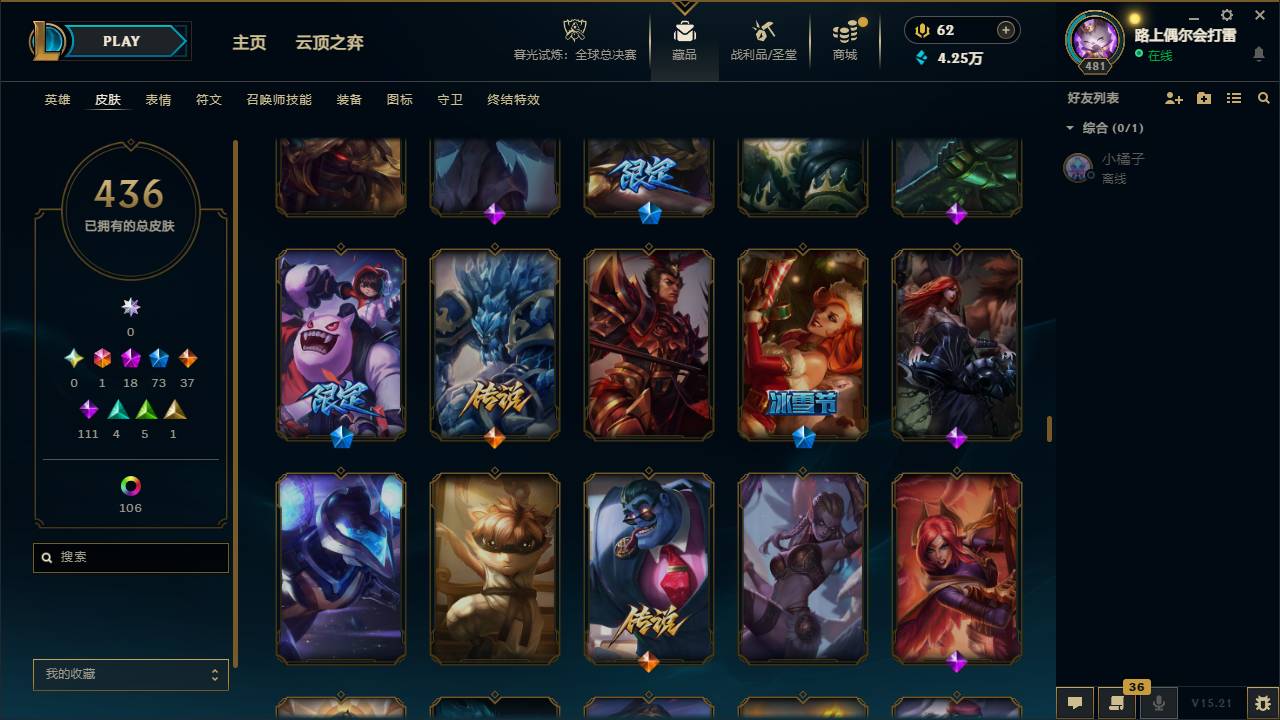Open the messages icon showing 36 badge
The image size is (1280, 720).
pos(1117,703)
